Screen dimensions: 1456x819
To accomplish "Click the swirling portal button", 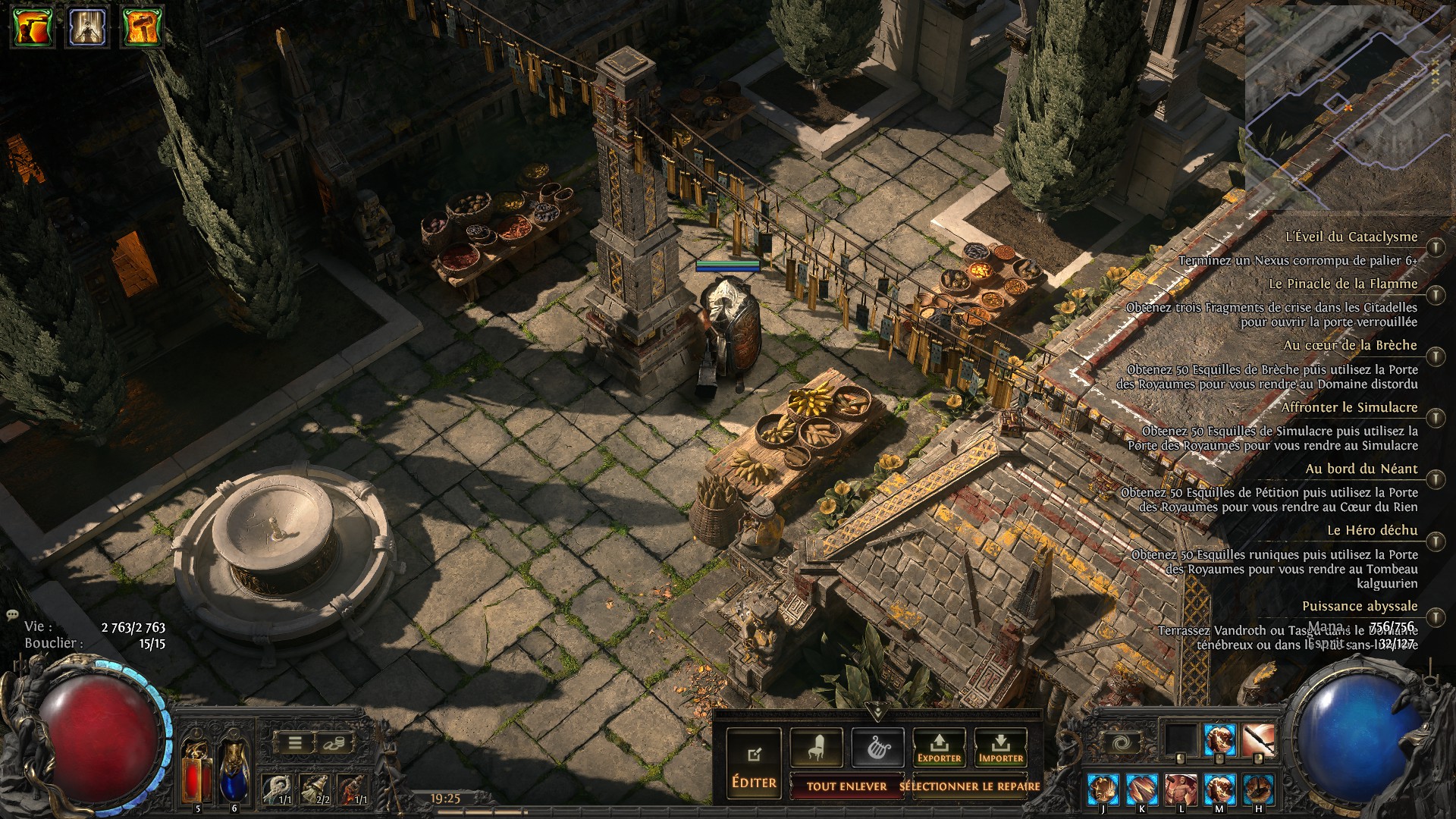I will click(1120, 742).
